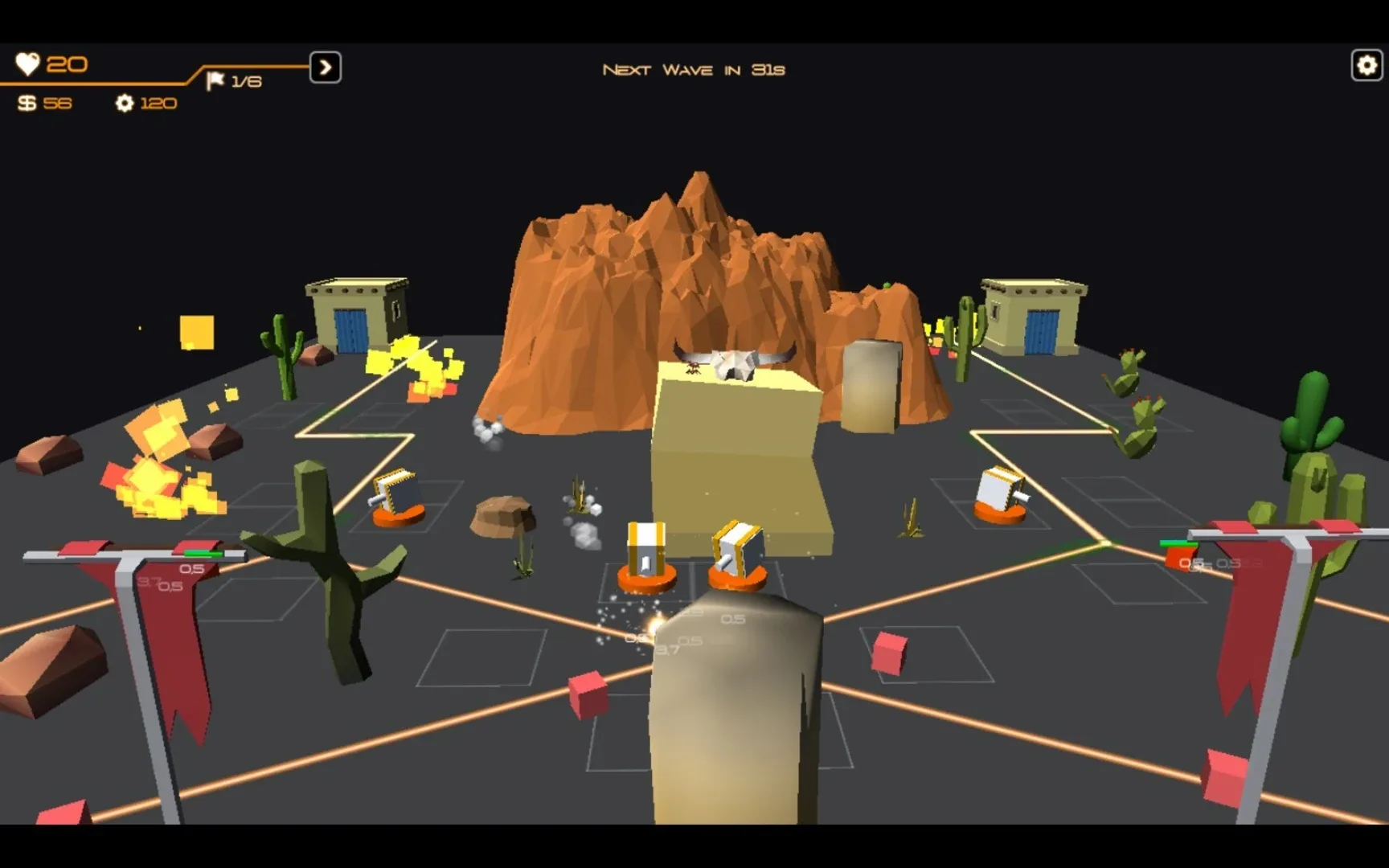Click the heart health icon

(x=29, y=63)
